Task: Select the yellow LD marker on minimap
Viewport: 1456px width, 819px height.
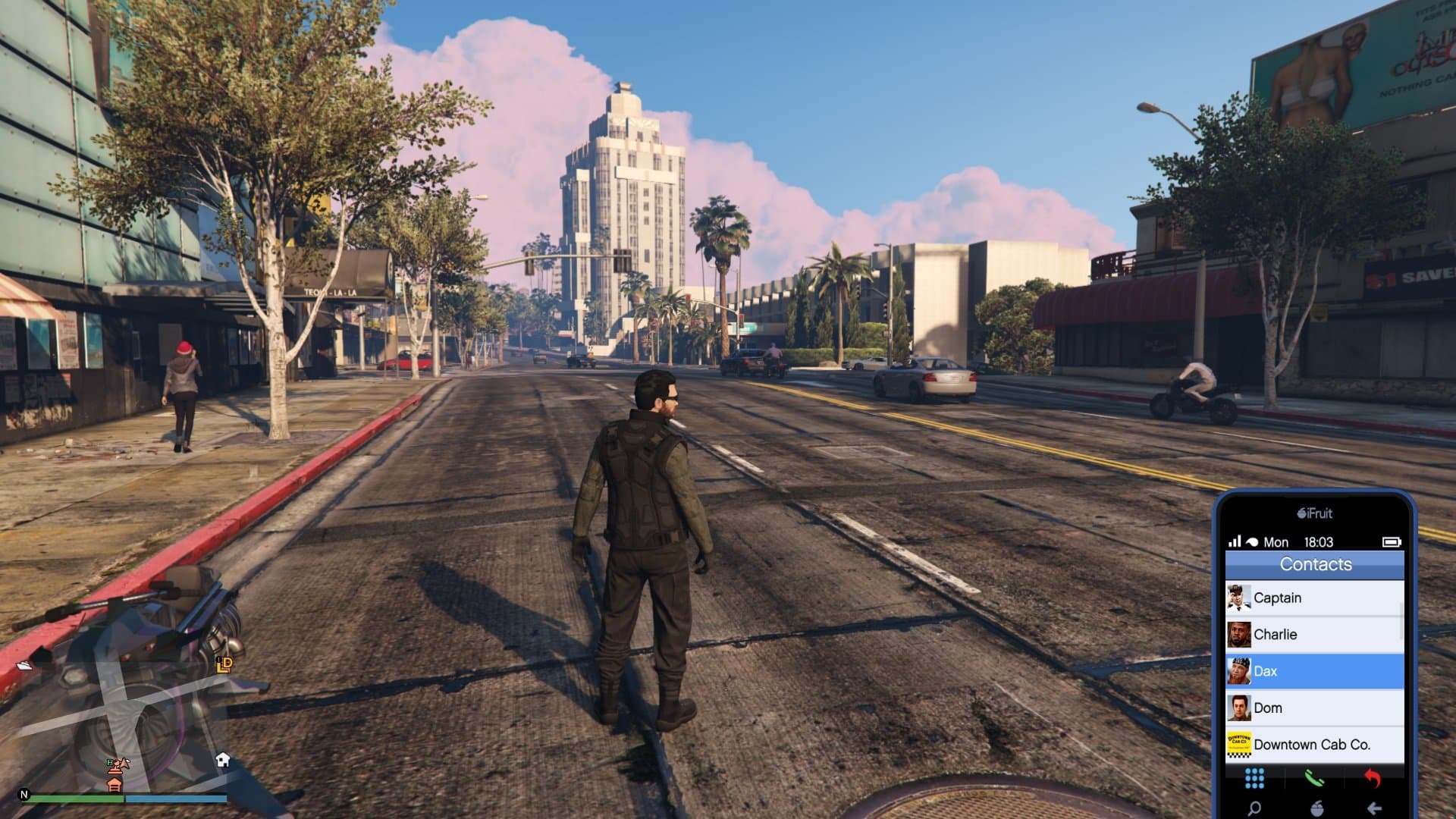Action: (224, 665)
